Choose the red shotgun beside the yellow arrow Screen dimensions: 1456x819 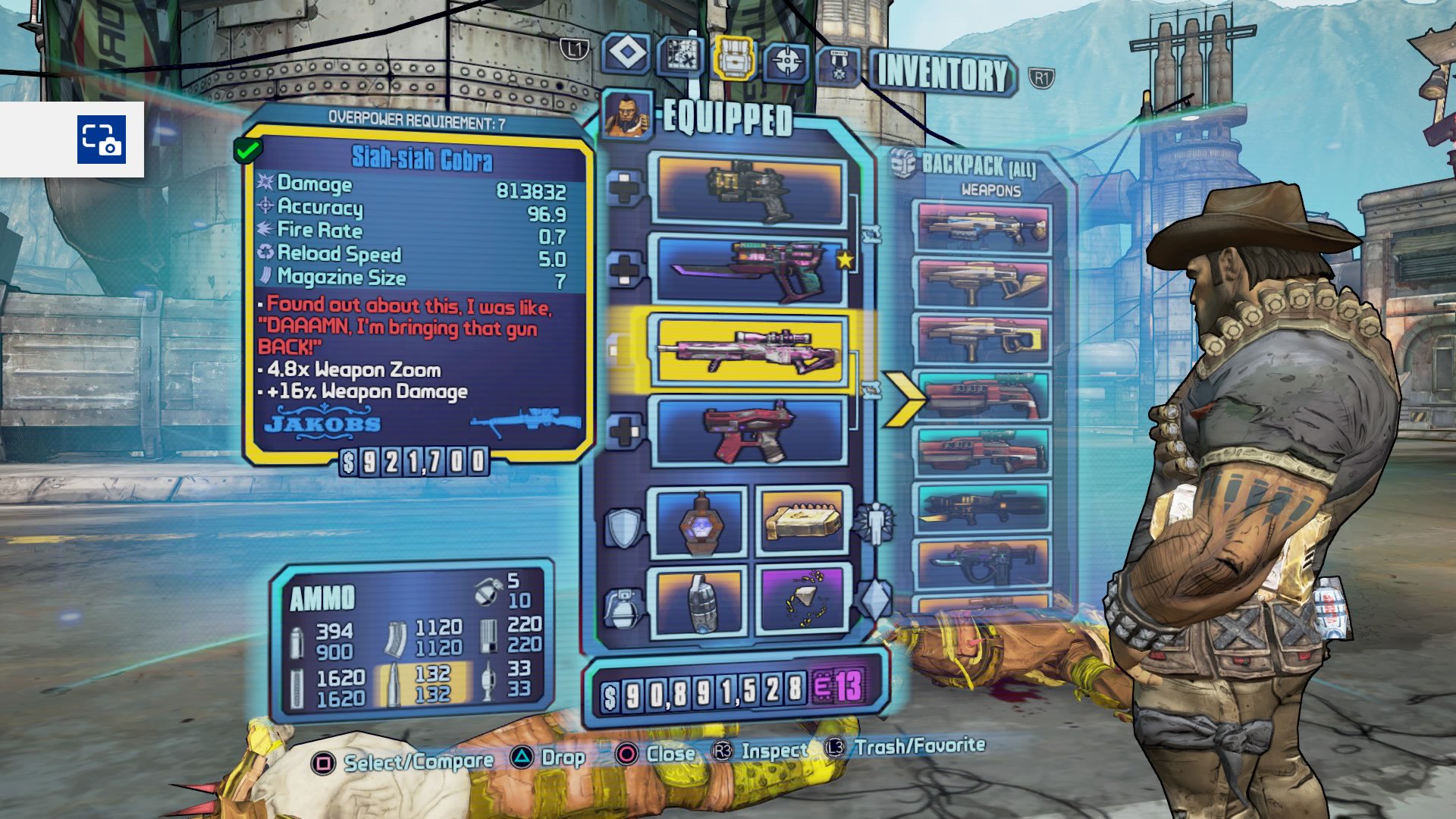click(x=983, y=396)
